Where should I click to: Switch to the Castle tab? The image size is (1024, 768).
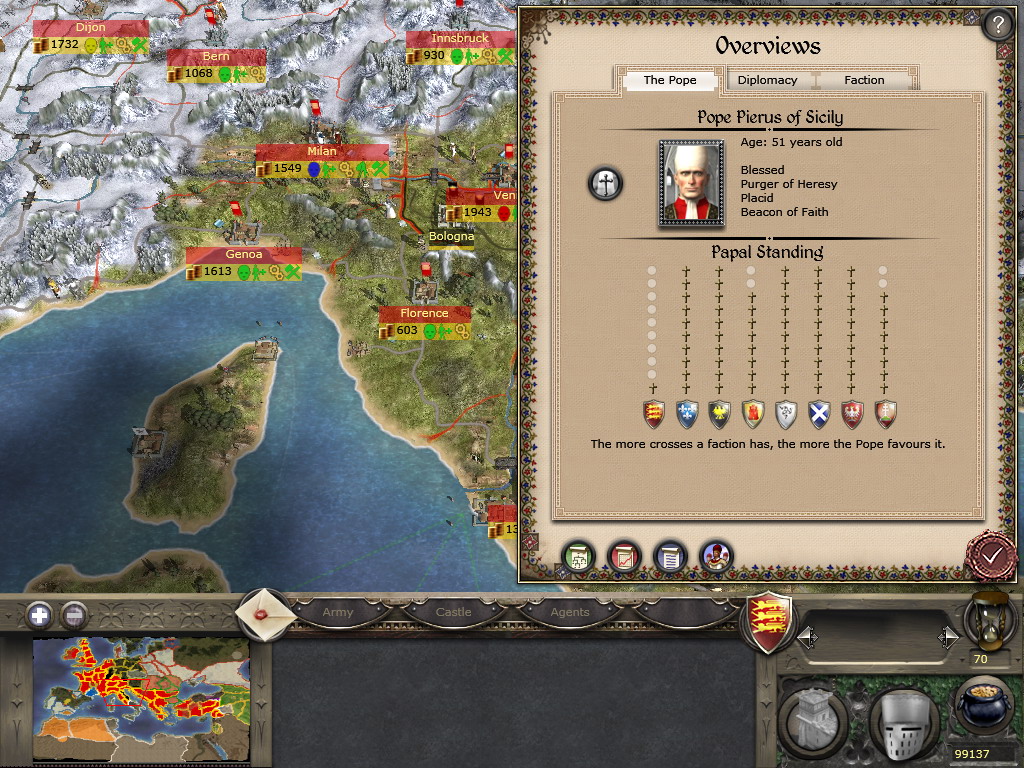tap(453, 612)
